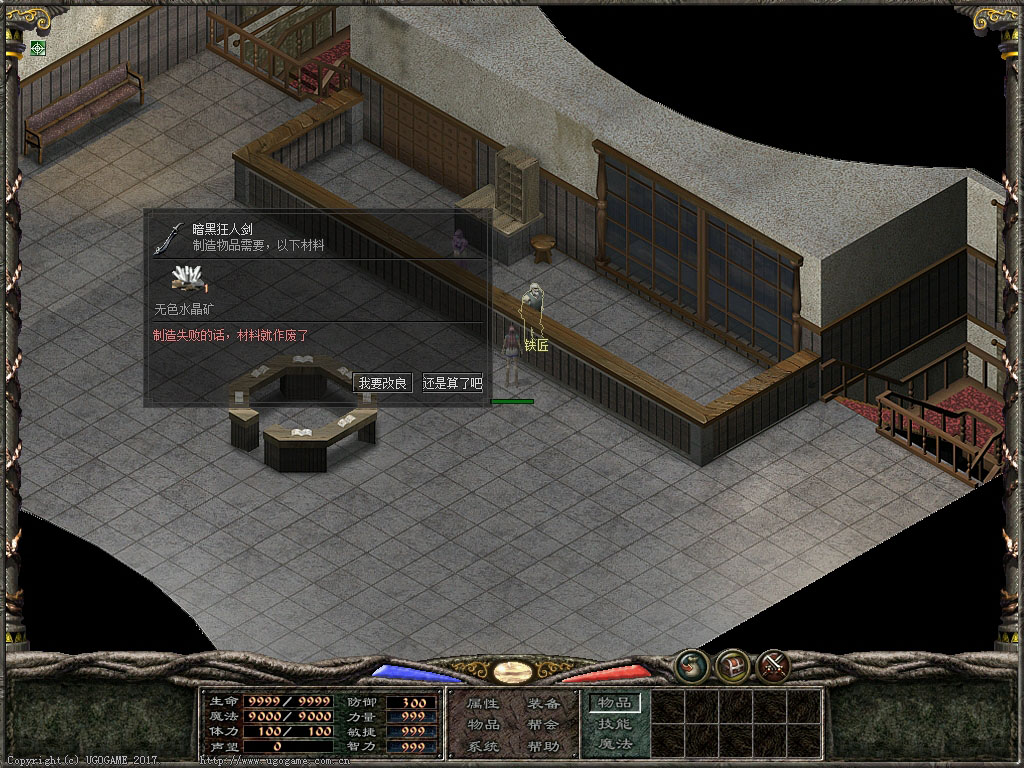This screenshot has height=768, width=1024.
Task: Open the 物品 items menu beside 帮会
Action: click(483, 725)
